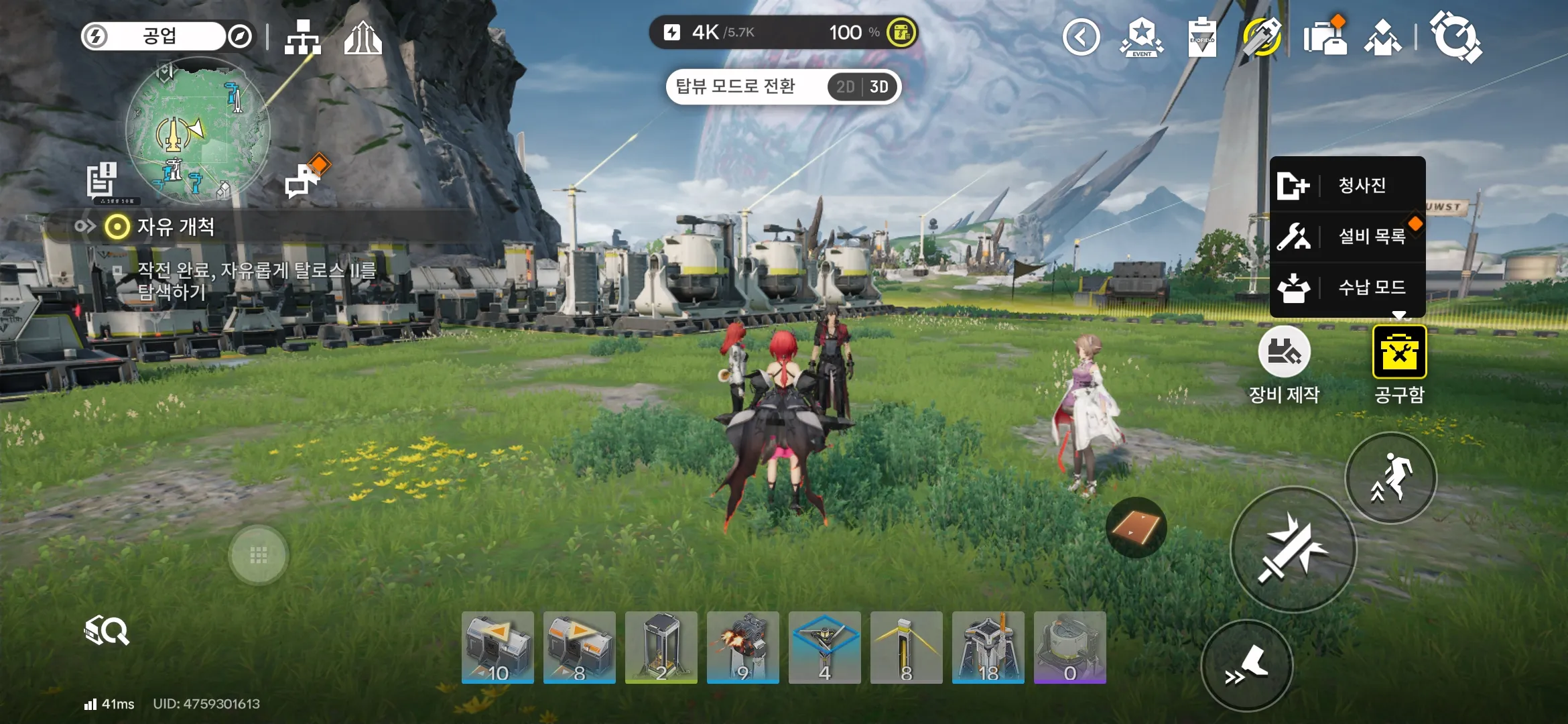Open 장비 제작 equipment crafting
1568x724 pixels.
[1284, 353]
